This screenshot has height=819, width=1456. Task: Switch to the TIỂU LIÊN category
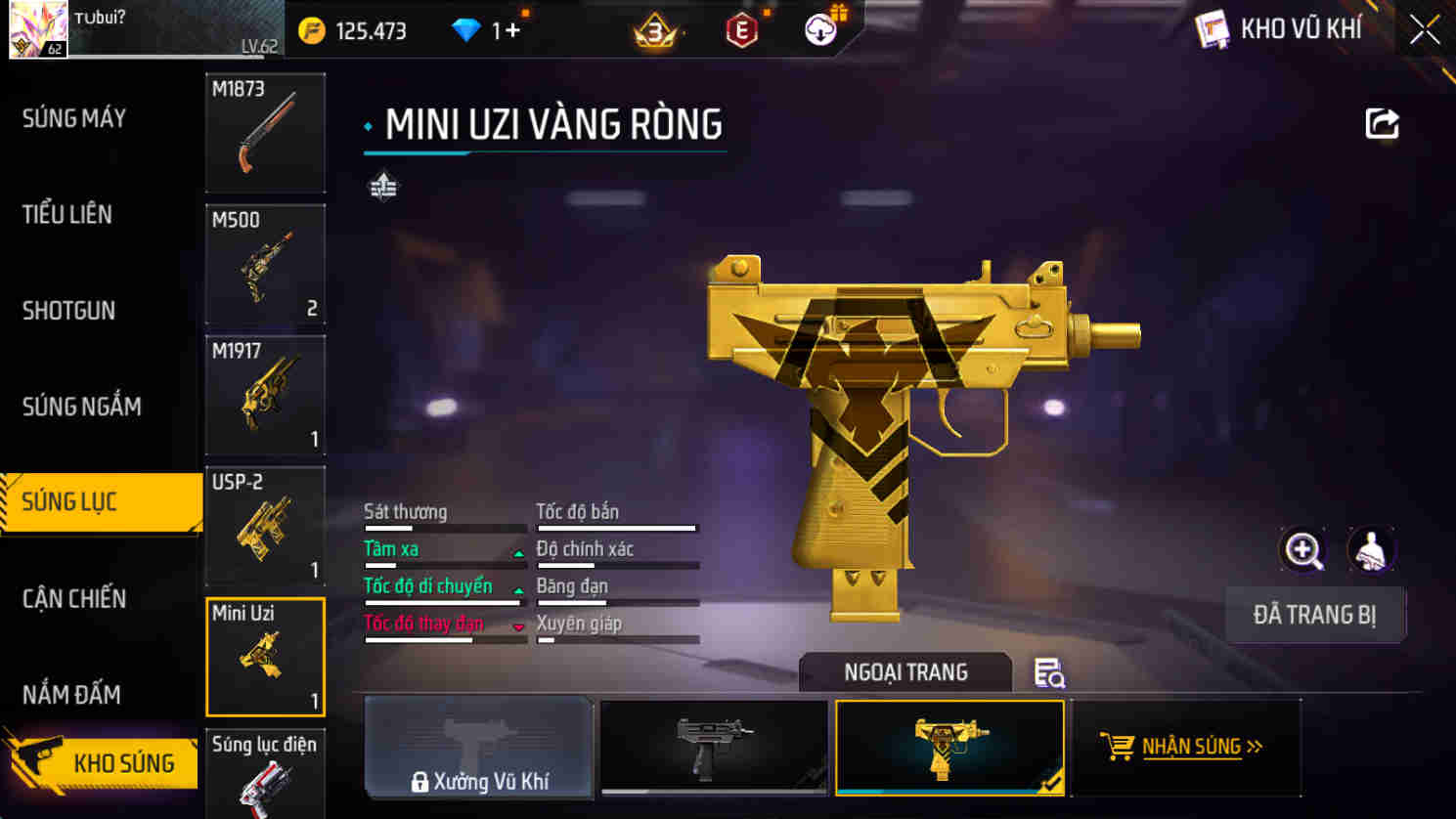67,214
